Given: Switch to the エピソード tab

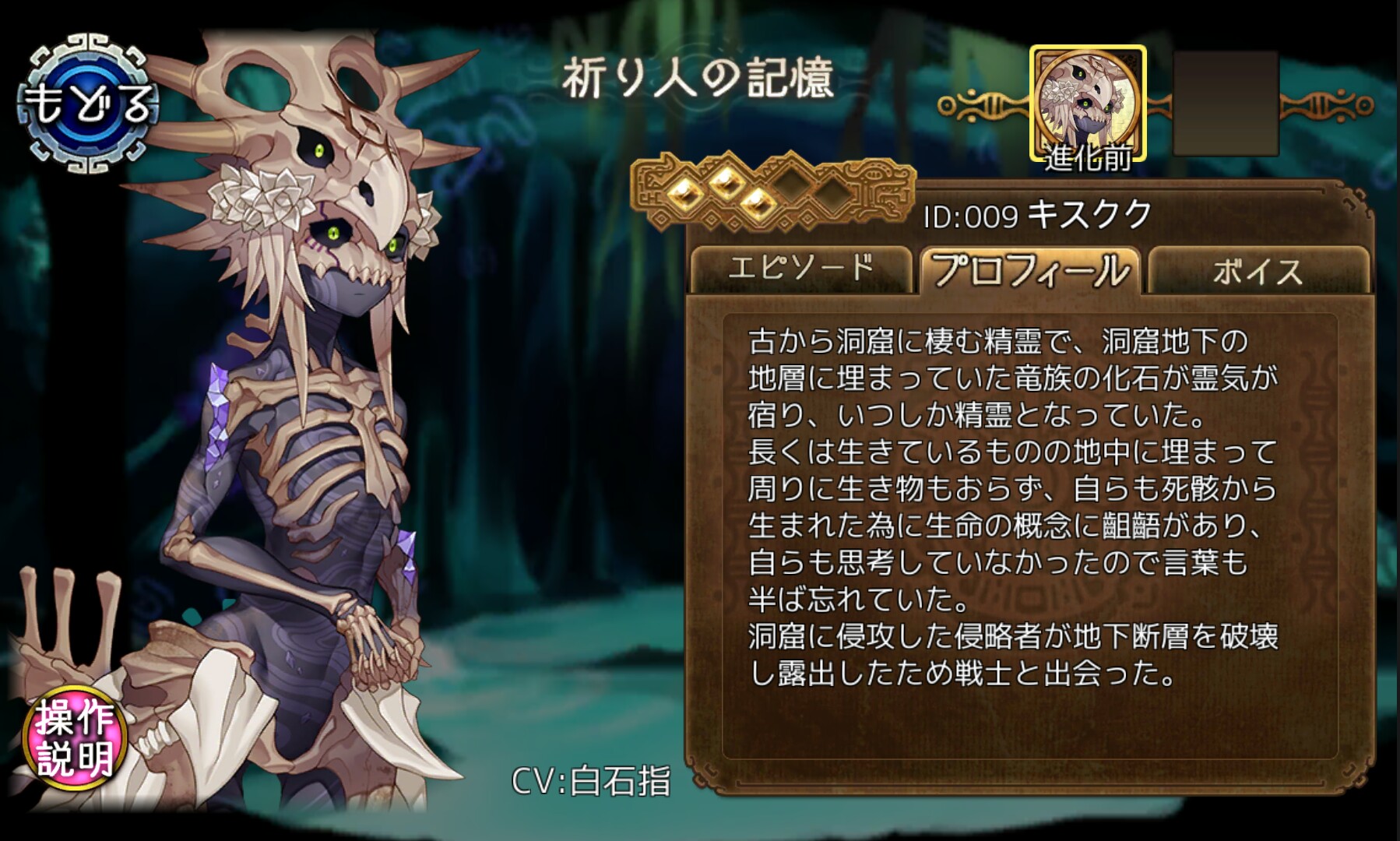Looking at the screenshot, I should pos(800,269).
